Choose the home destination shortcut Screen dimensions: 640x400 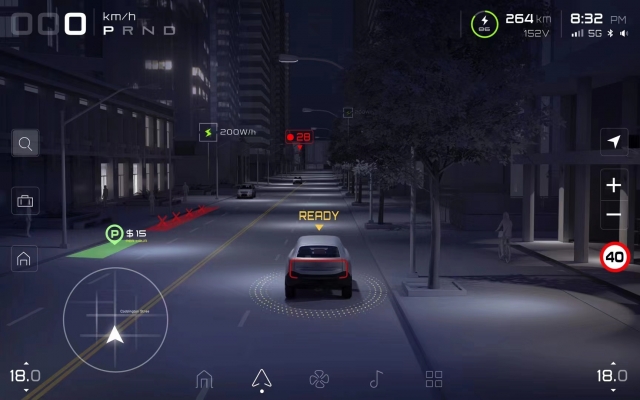tap(25, 258)
